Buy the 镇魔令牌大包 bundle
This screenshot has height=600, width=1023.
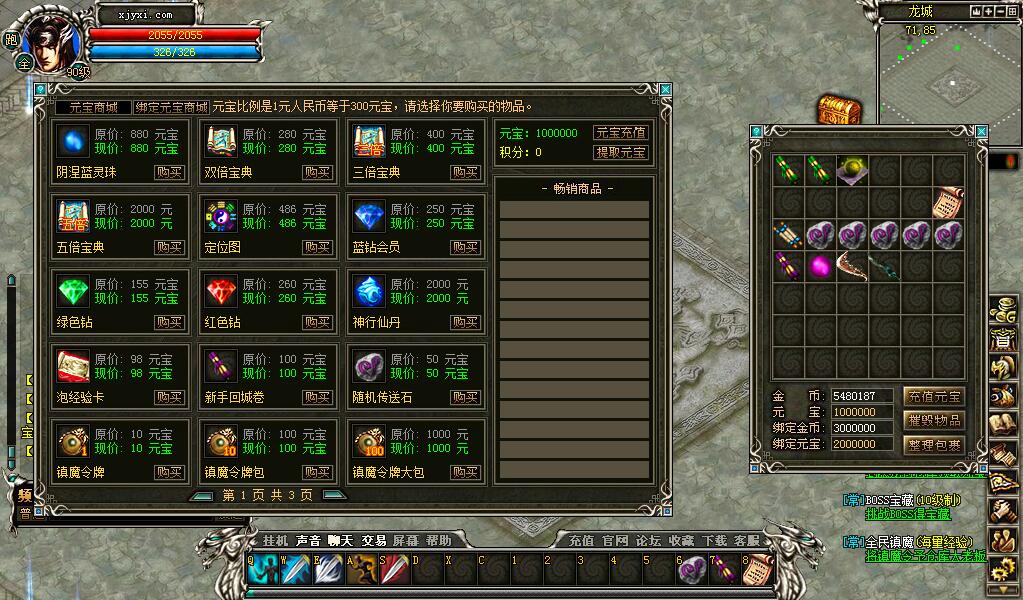pyautogui.click(x=465, y=472)
